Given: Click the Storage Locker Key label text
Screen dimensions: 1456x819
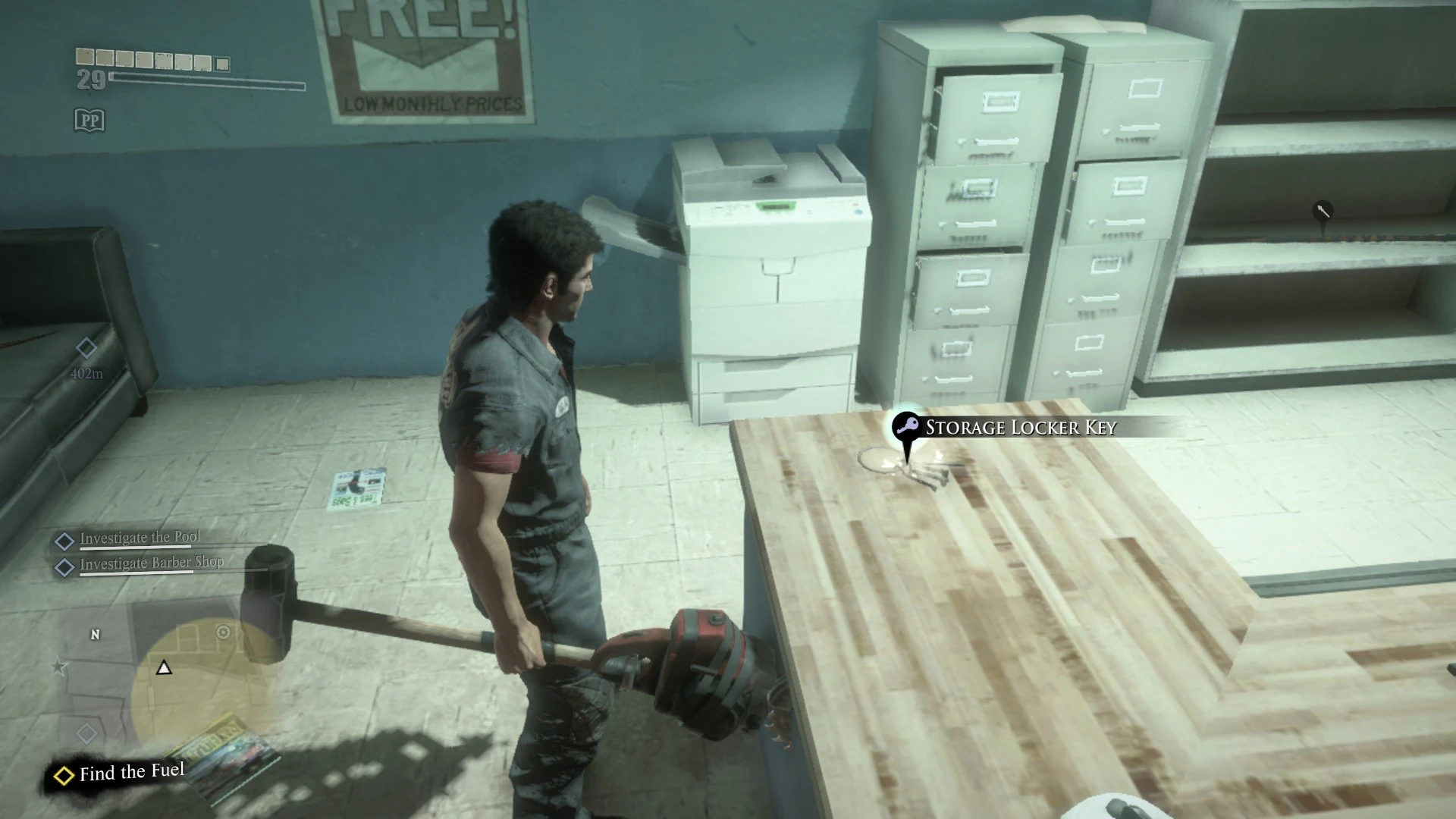Looking at the screenshot, I should click(1019, 427).
